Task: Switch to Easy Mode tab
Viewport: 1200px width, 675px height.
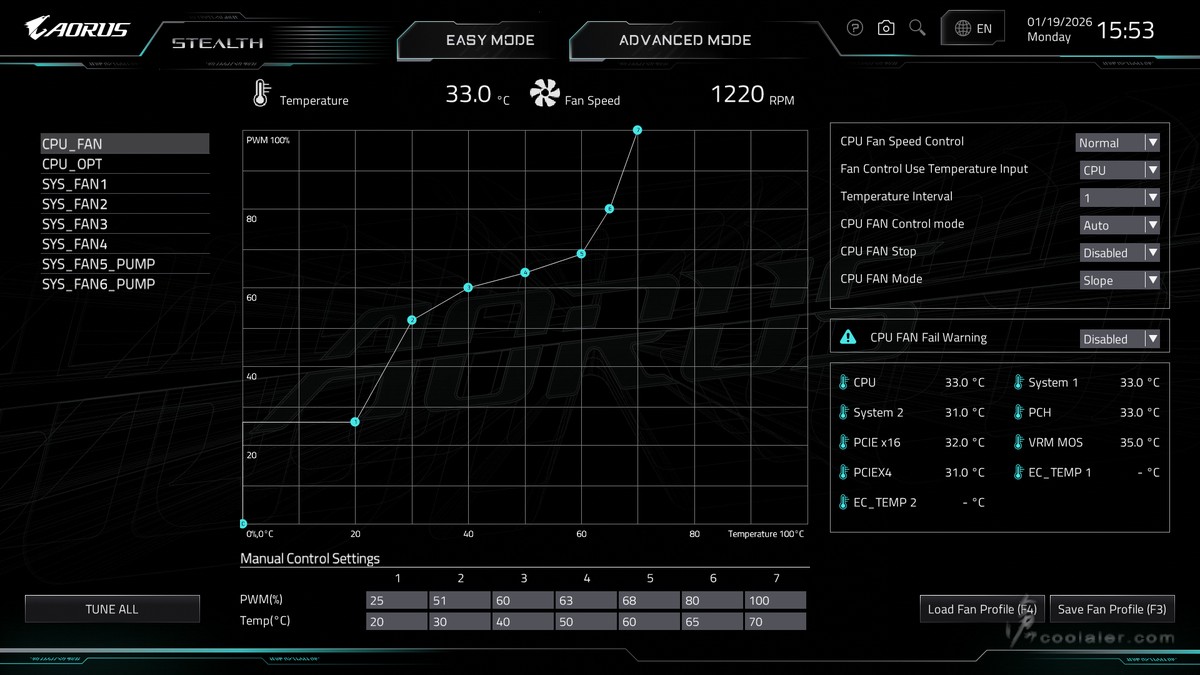Action: point(490,41)
